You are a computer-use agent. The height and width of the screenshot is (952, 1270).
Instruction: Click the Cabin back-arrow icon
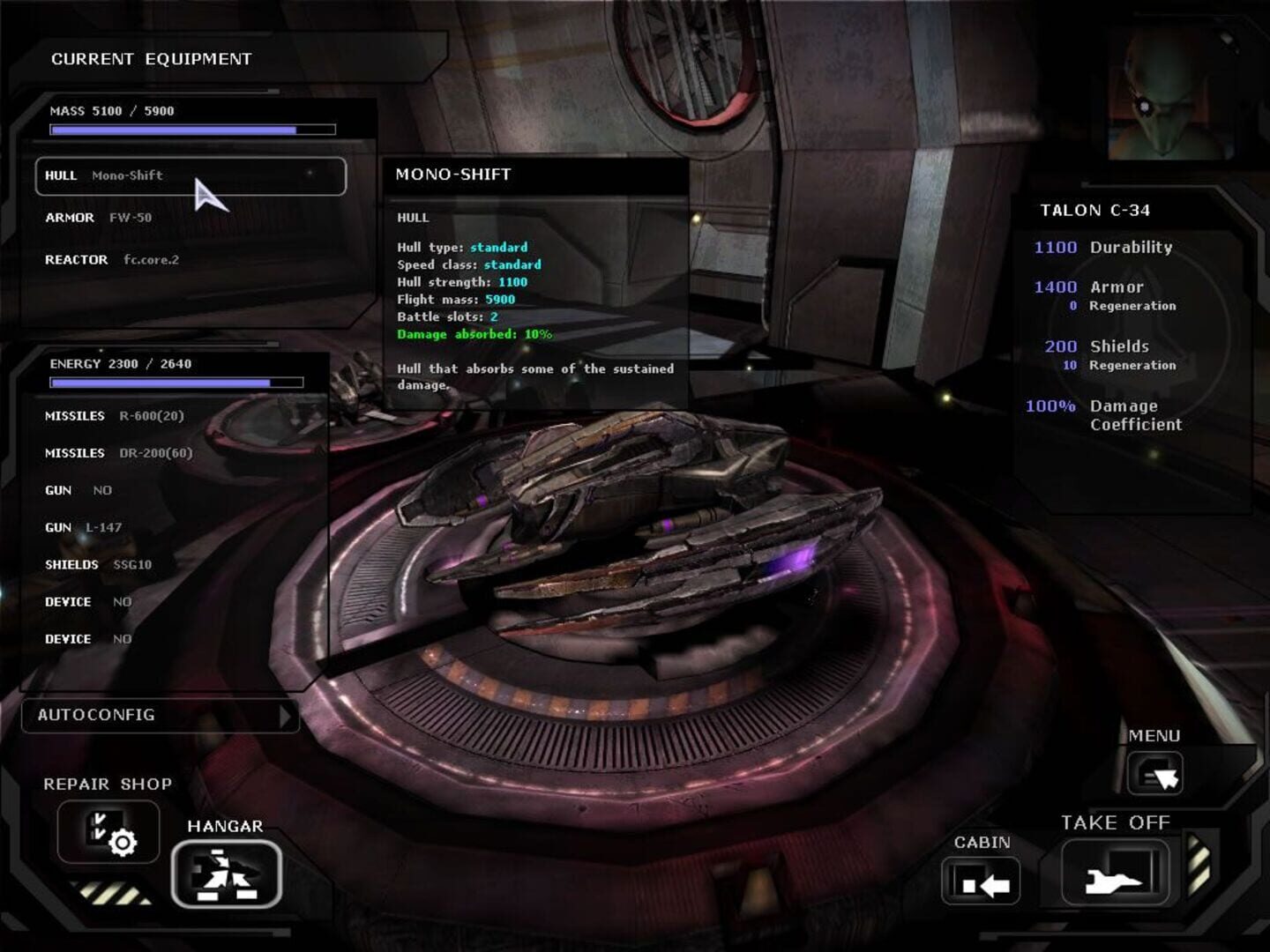click(980, 879)
